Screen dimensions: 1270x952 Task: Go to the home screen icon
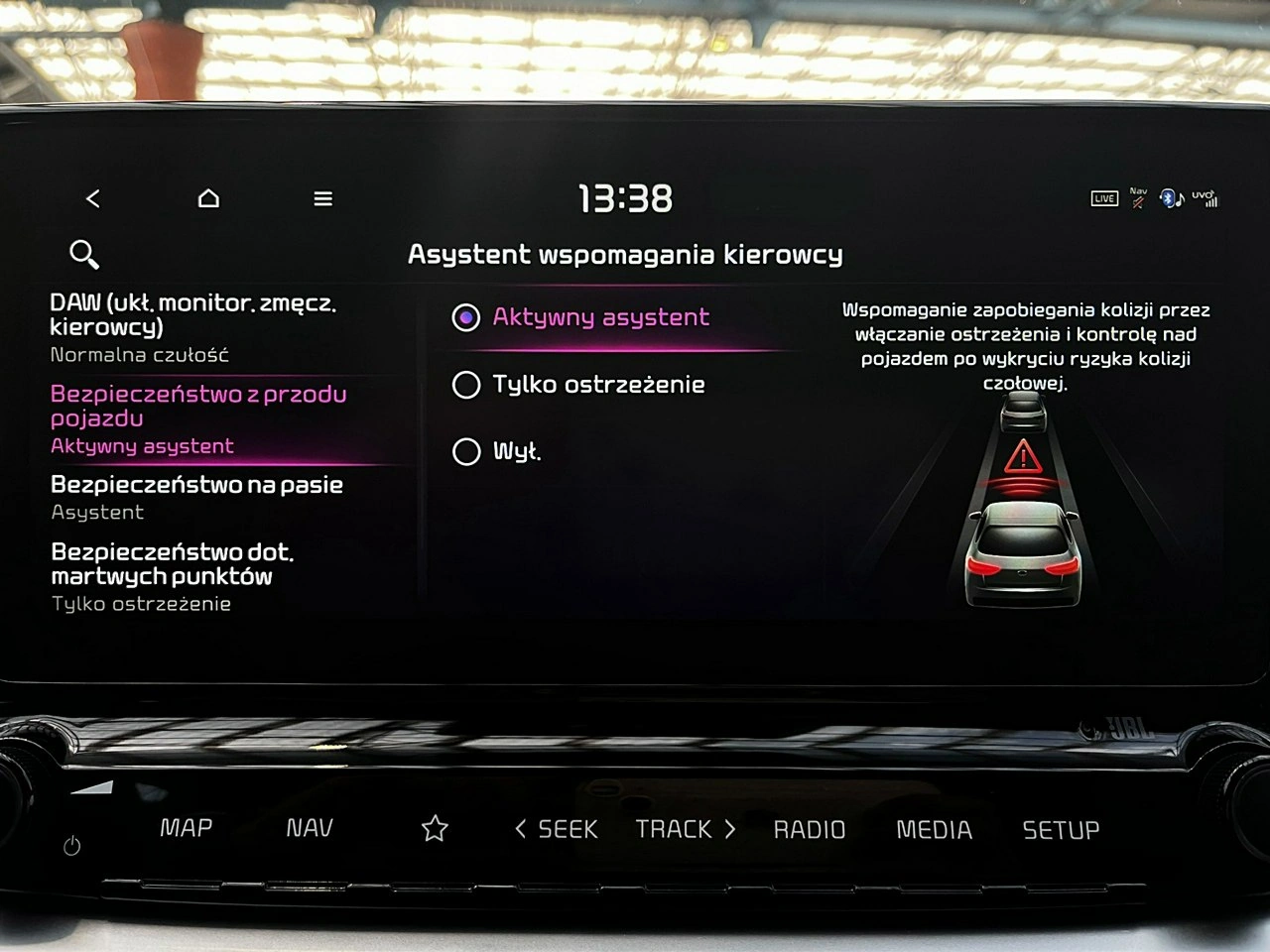point(208,197)
